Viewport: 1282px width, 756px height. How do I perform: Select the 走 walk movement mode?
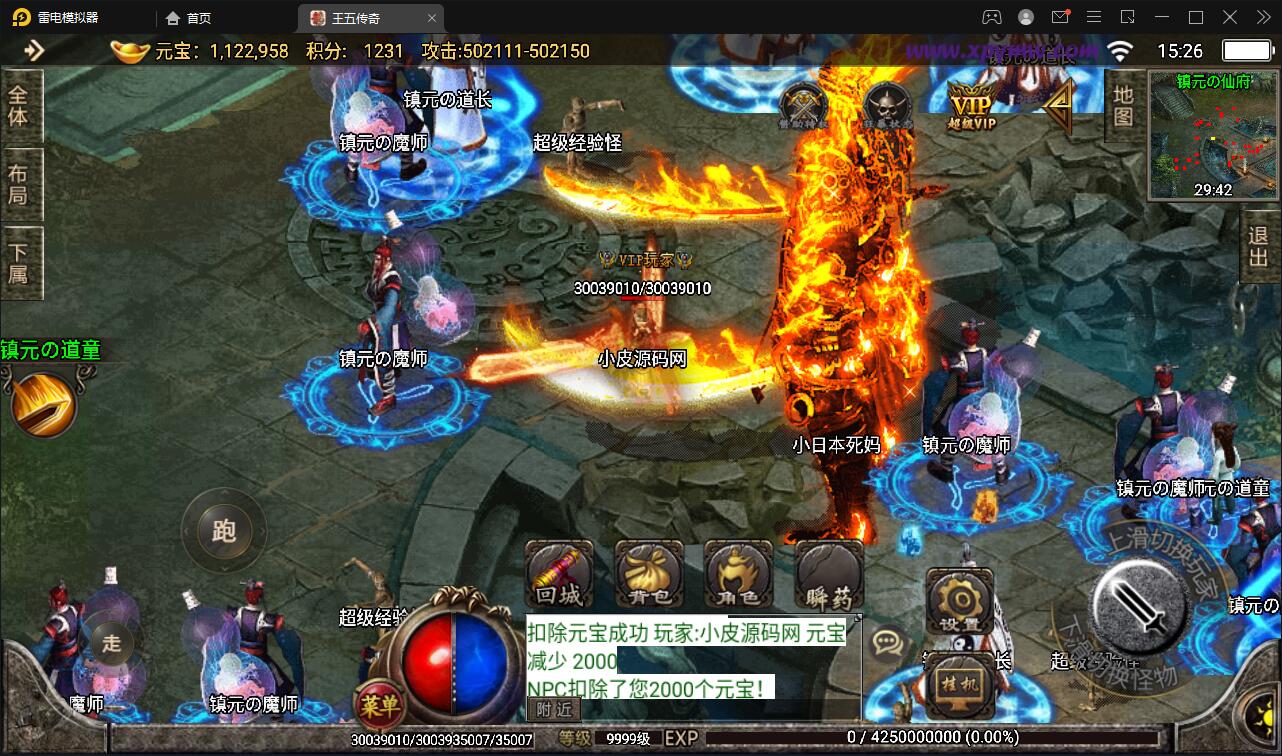pyautogui.click(x=110, y=642)
